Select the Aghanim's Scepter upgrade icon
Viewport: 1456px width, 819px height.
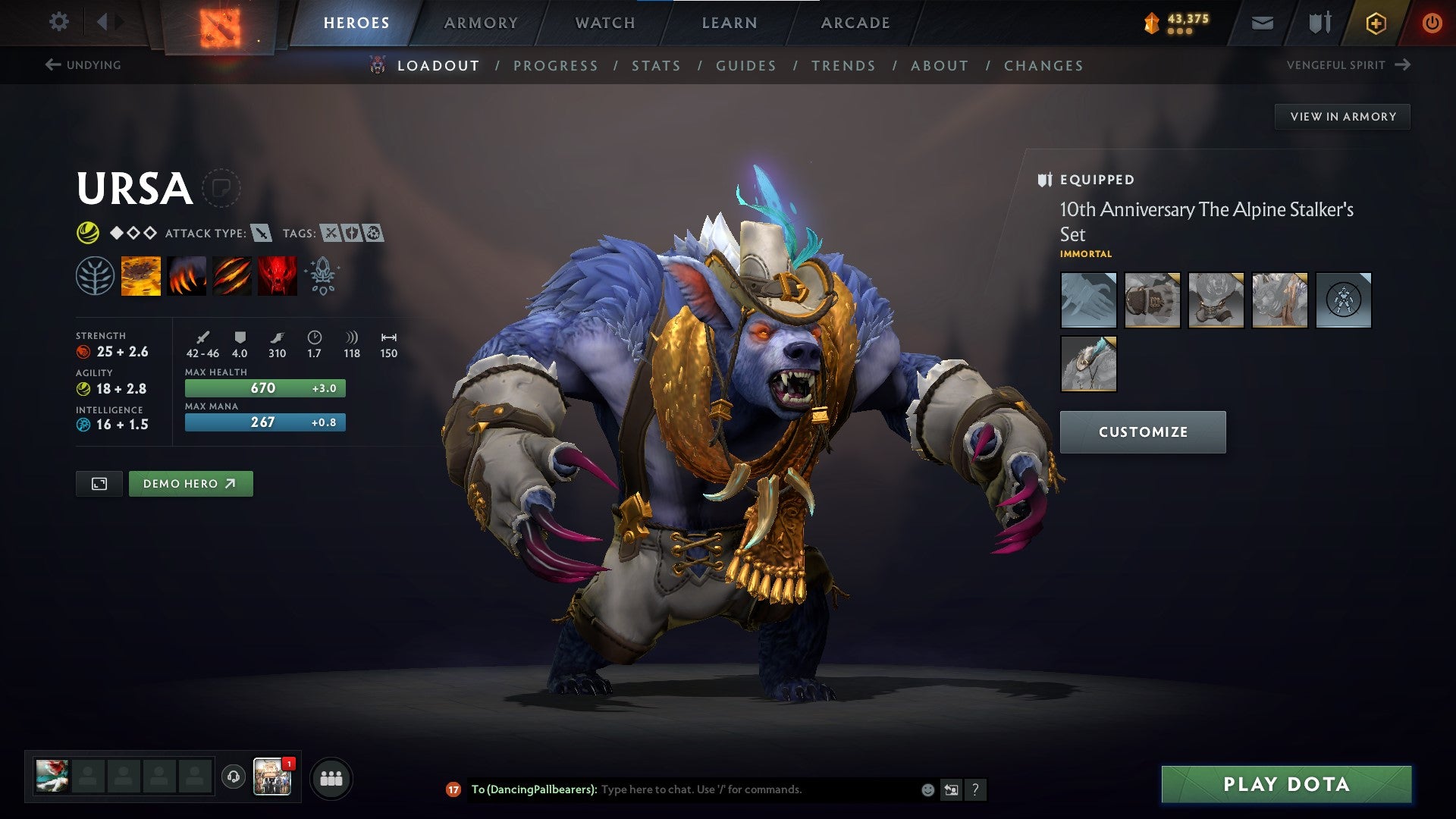[322, 275]
